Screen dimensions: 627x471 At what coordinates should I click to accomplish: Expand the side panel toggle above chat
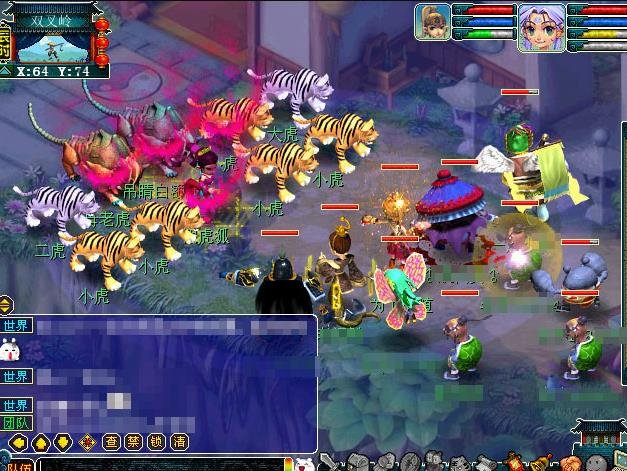5,305
